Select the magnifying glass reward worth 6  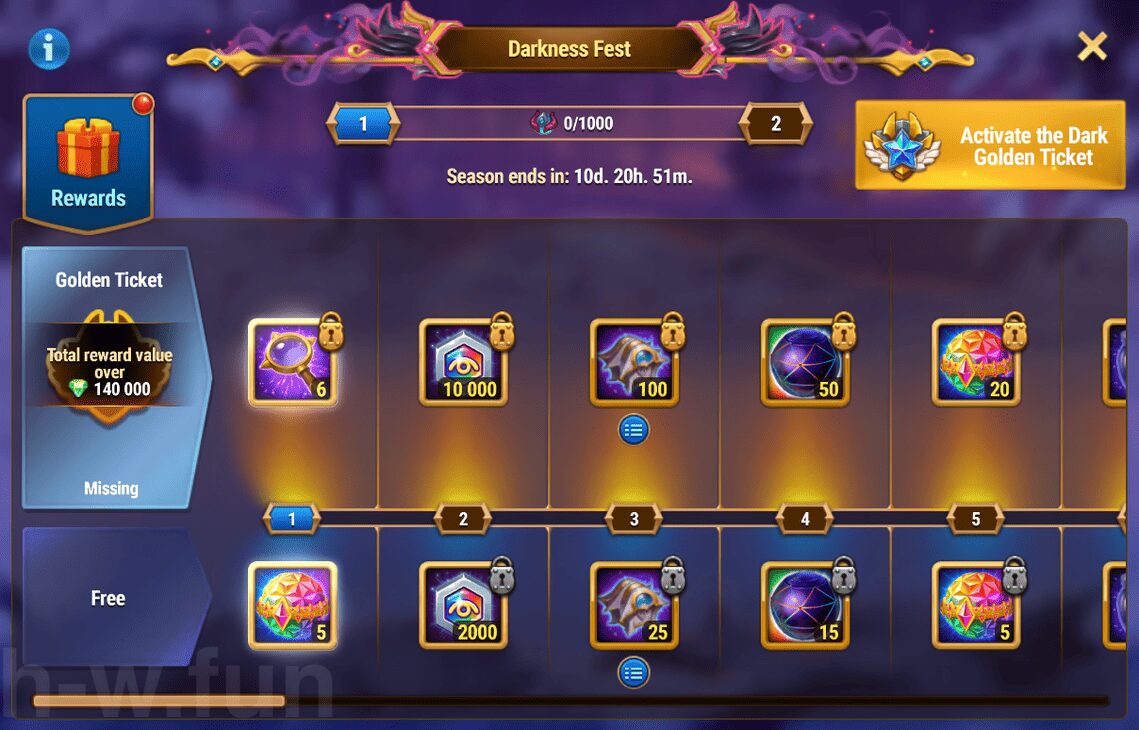coord(292,362)
